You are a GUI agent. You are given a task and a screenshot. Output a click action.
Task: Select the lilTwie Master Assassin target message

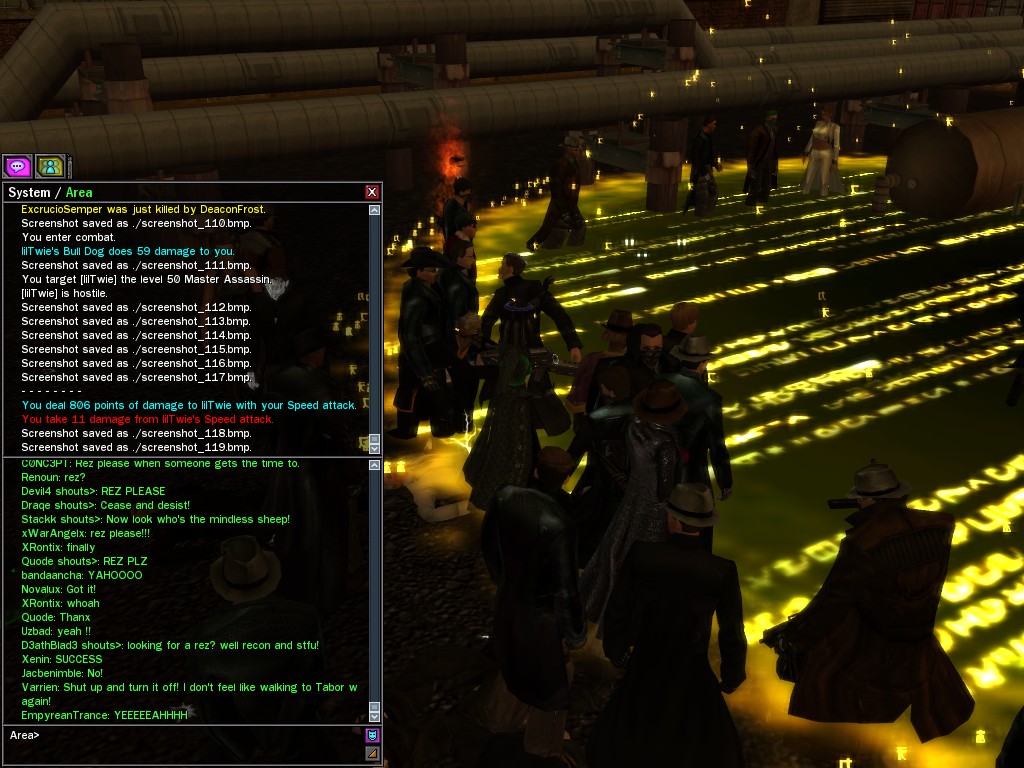click(146, 279)
